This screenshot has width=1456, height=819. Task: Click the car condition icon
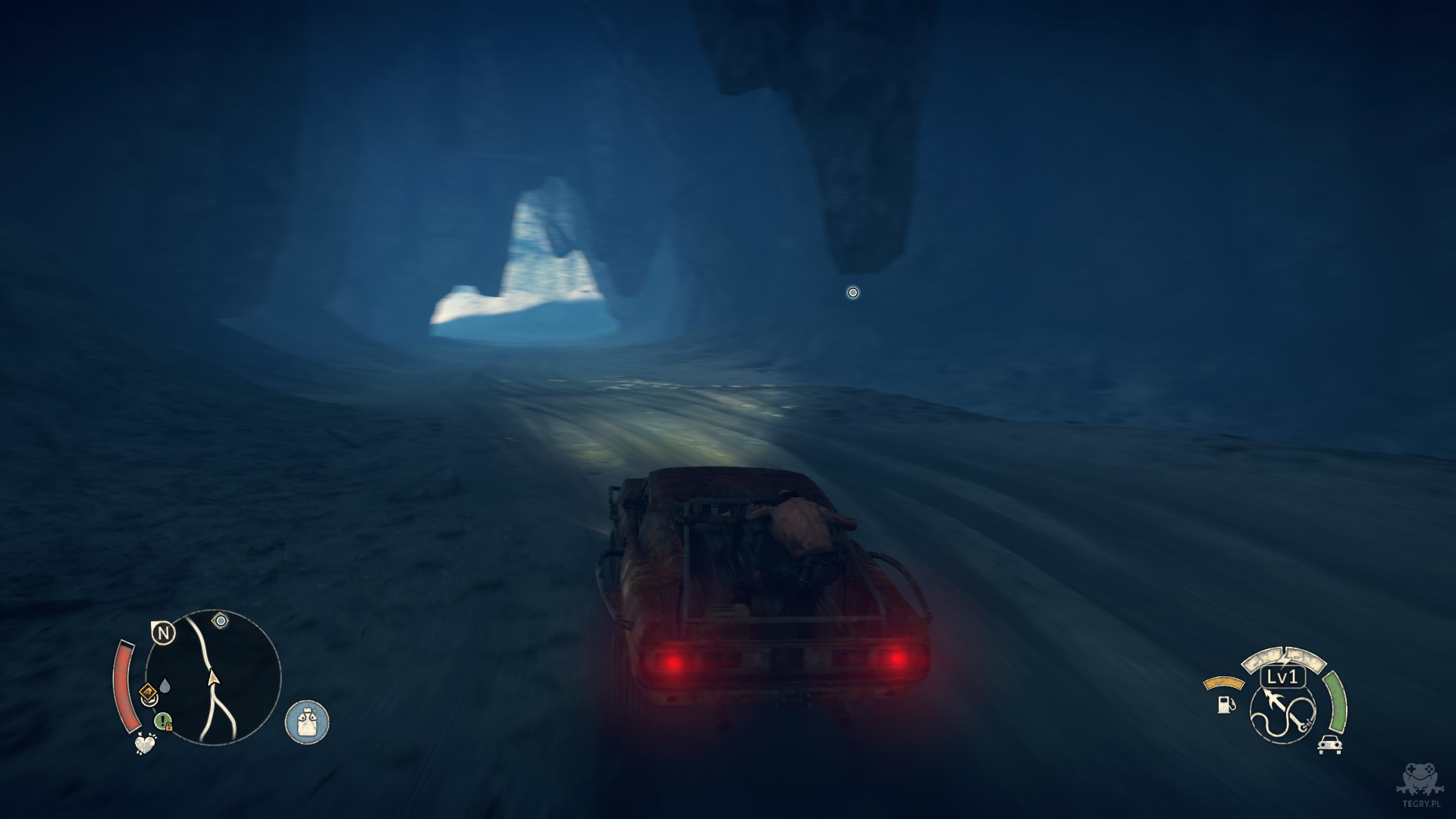point(1329,744)
